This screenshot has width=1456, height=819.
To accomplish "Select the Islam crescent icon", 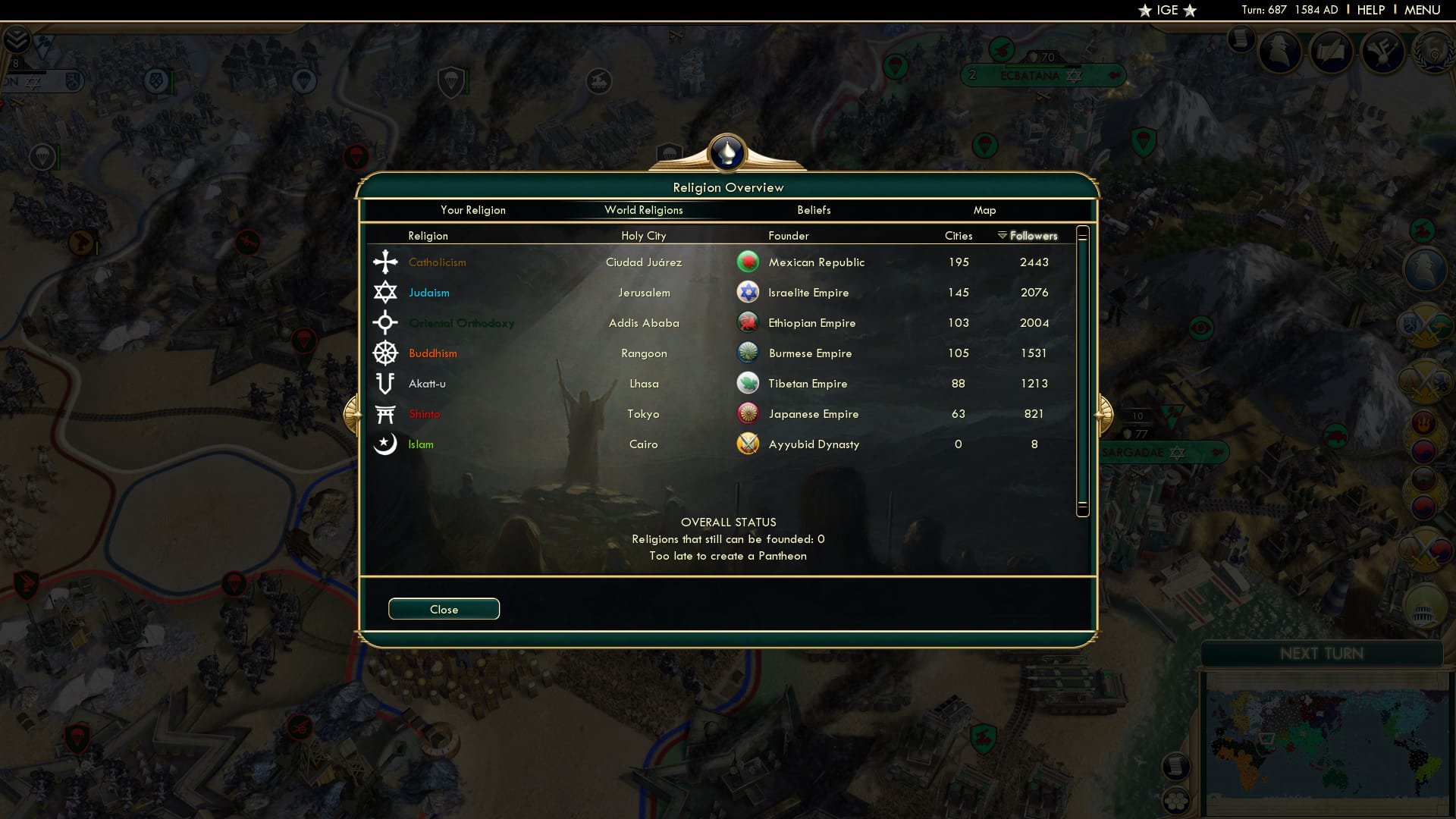I will (x=385, y=444).
